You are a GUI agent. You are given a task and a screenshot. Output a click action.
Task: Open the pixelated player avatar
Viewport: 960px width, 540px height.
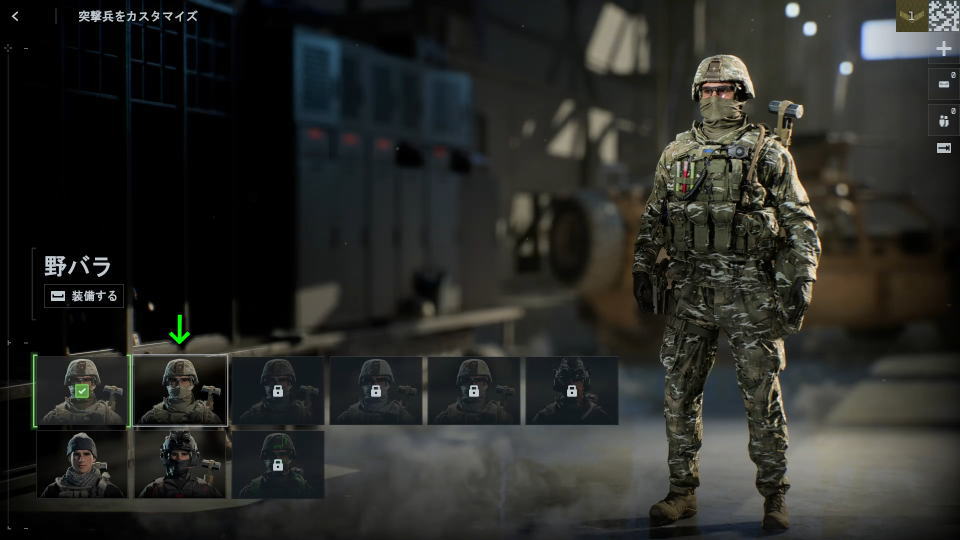coord(943,16)
